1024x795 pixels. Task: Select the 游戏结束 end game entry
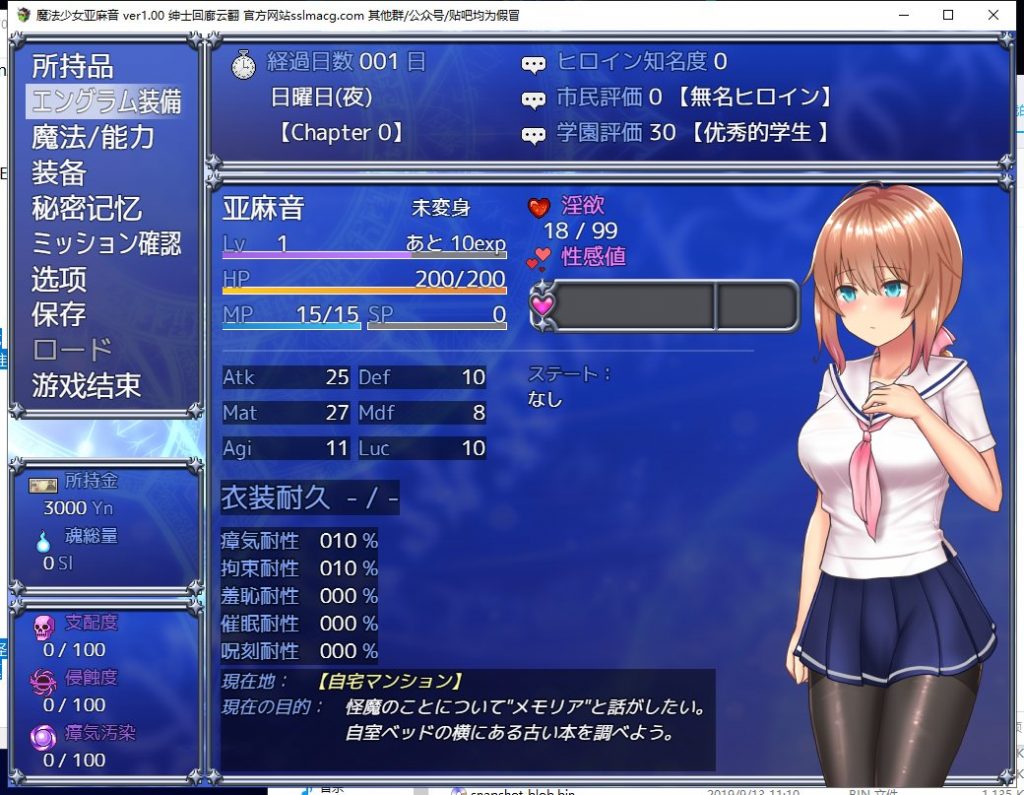86,385
